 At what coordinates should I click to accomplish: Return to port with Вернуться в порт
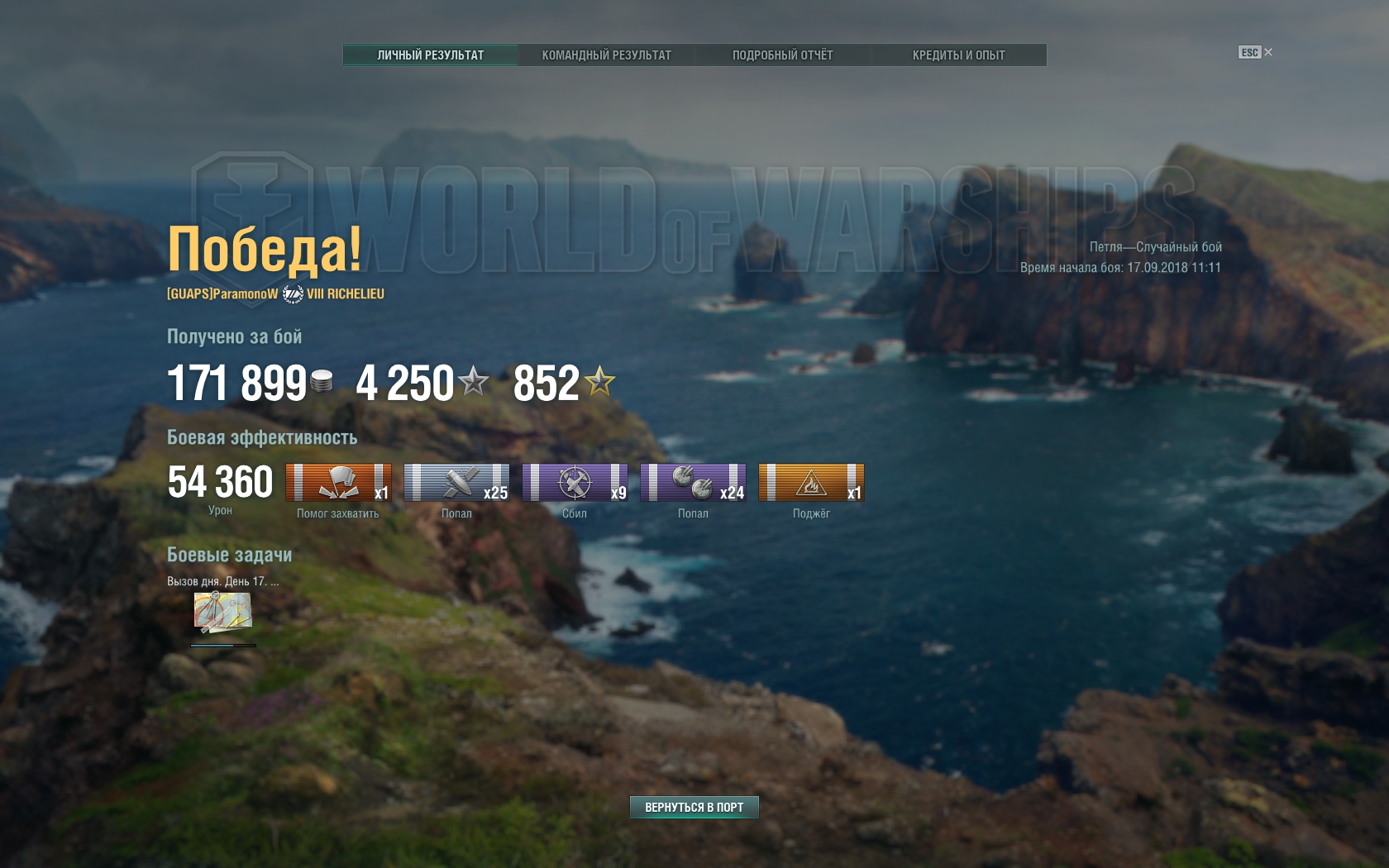click(x=694, y=807)
